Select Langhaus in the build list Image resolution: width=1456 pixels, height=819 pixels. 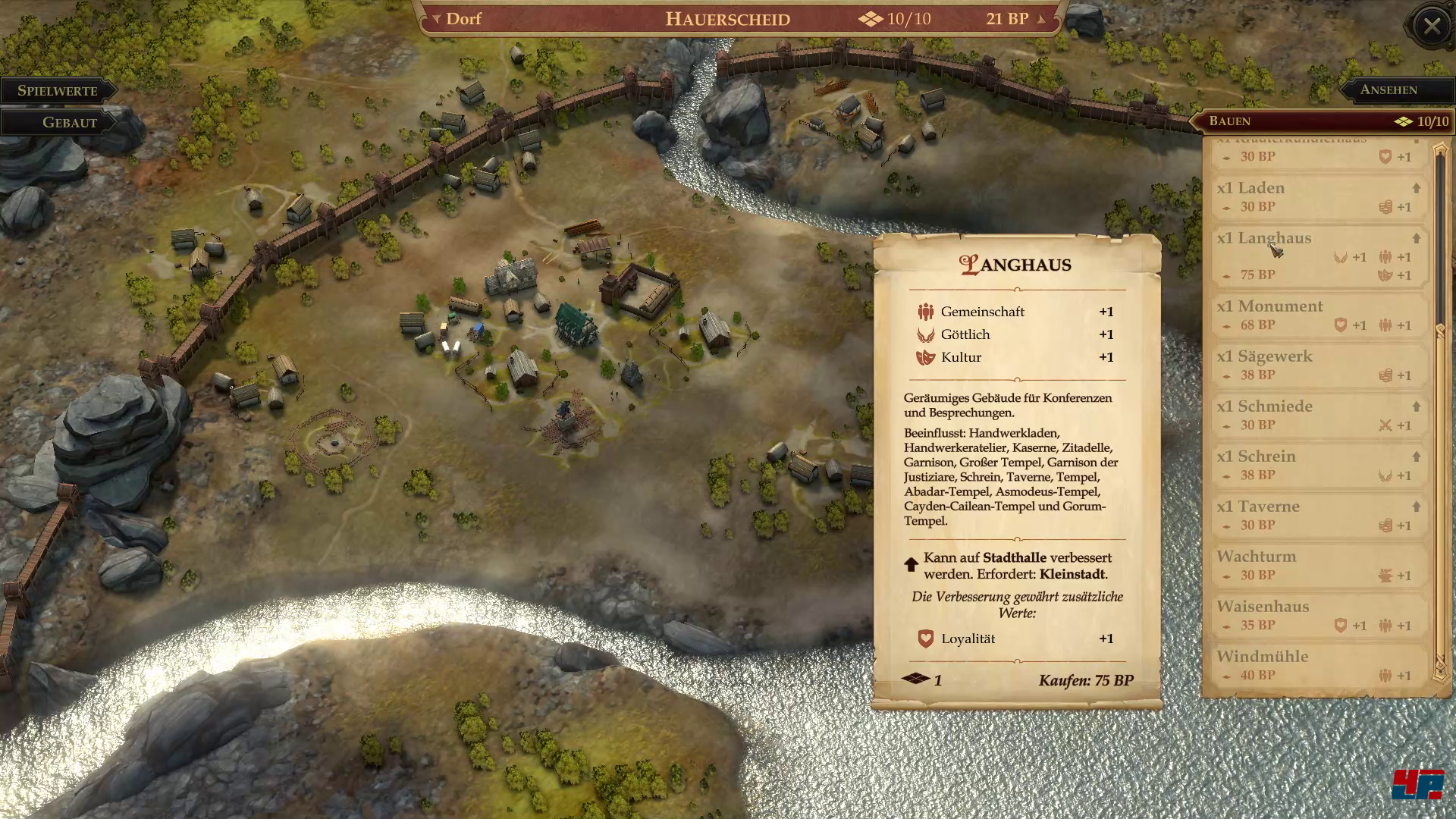point(1318,256)
